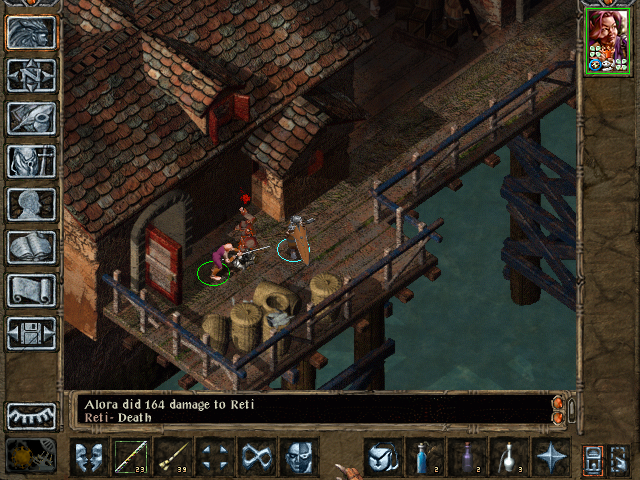Open options via the floppy disk icon
Screen dimensions: 640x480
pyautogui.click(x=30, y=333)
